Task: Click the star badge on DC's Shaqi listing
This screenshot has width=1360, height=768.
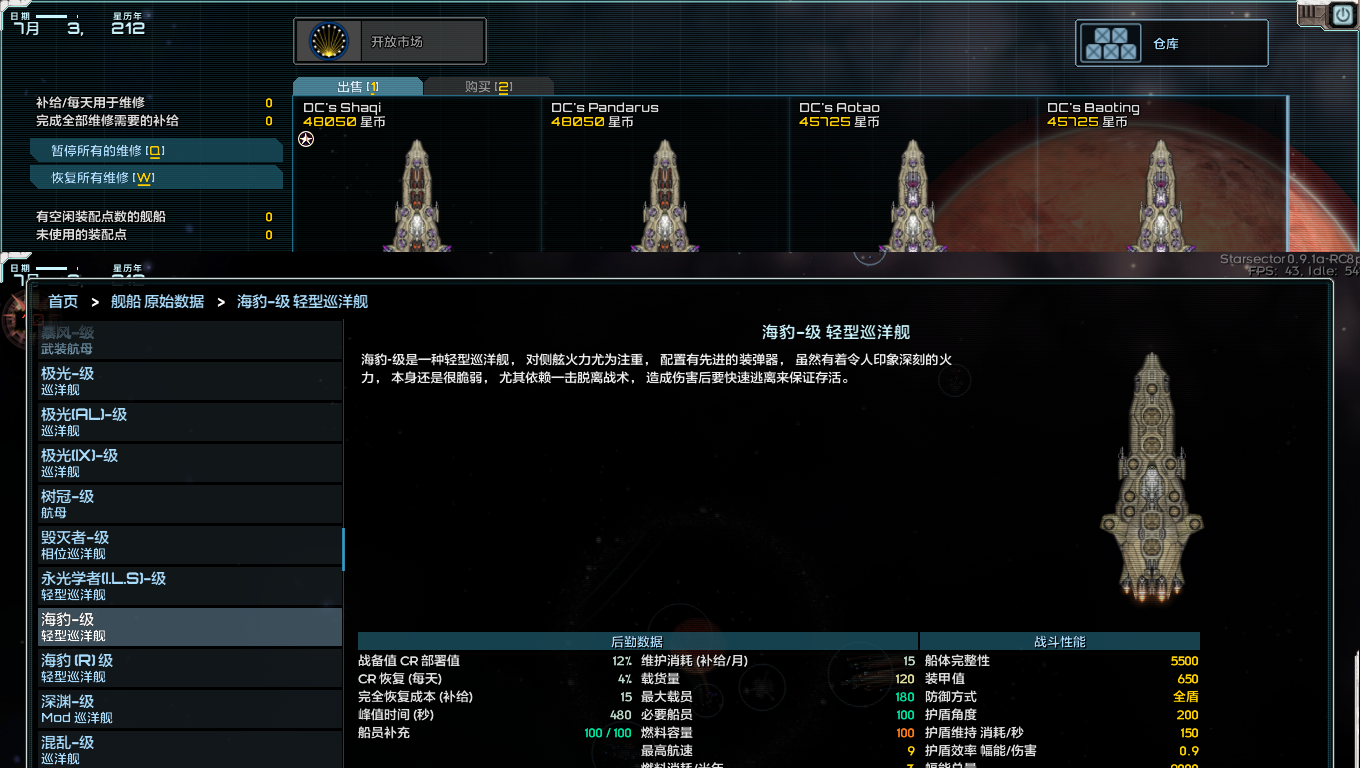Action: [x=305, y=139]
